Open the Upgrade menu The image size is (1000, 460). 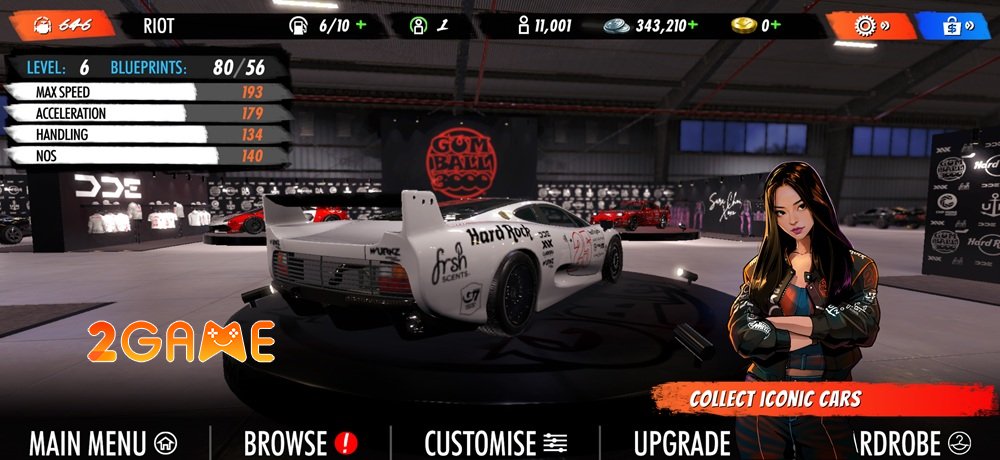[682, 442]
